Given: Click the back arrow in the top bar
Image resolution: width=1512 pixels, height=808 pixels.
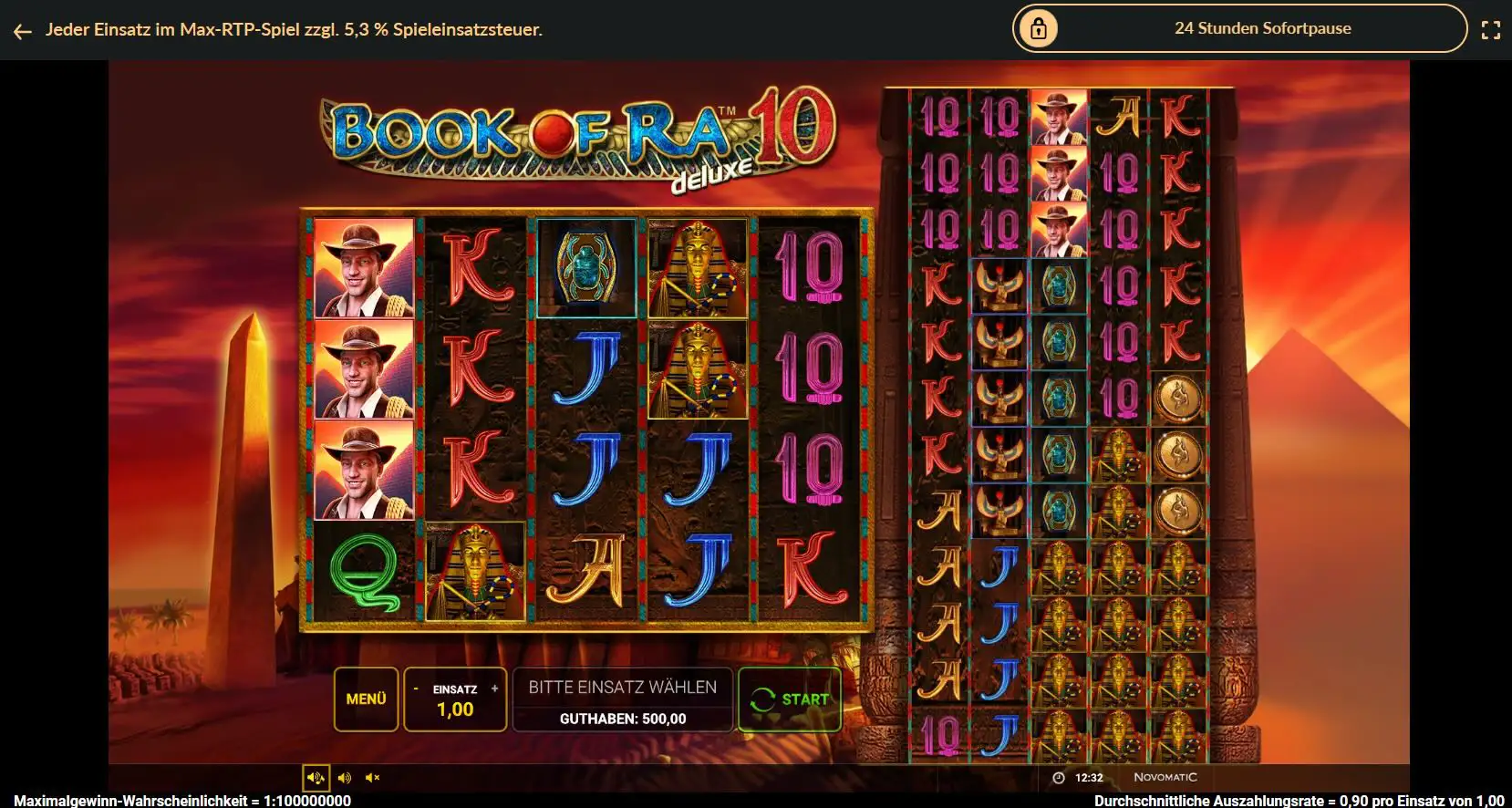Looking at the screenshot, I should point(21,29).
